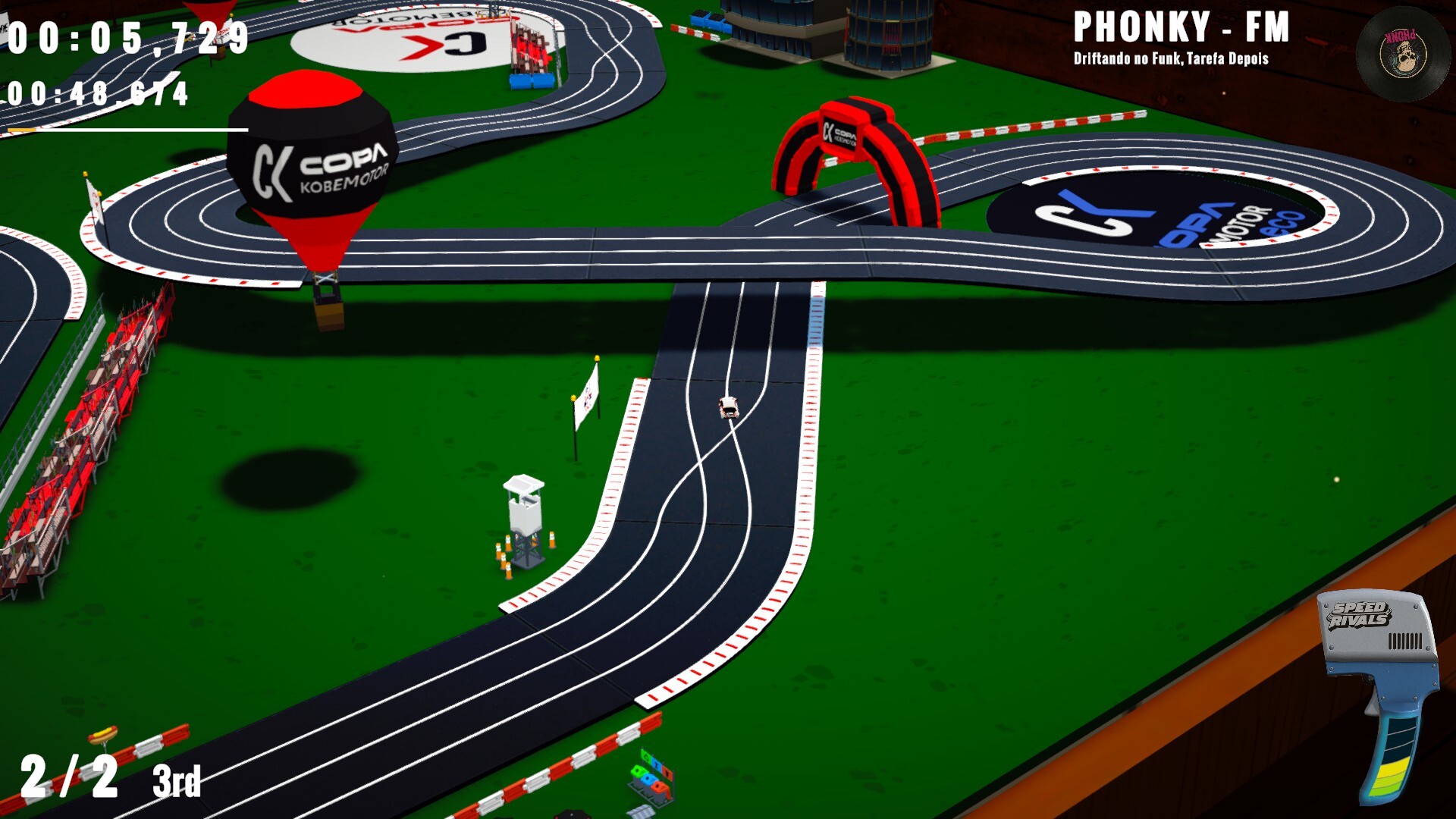The width and height of the screenshot is (1456, 819).
Task: Click the PHONK vinyl record icon
Action: pos(1404,52)
